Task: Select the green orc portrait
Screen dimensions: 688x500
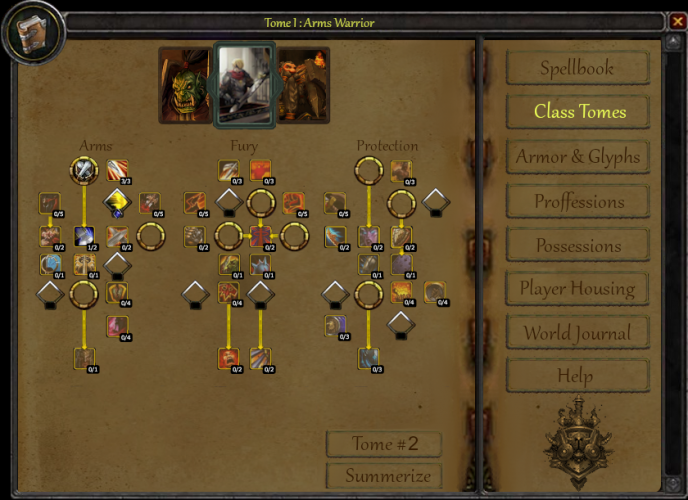Action: [x=185, y=85]
